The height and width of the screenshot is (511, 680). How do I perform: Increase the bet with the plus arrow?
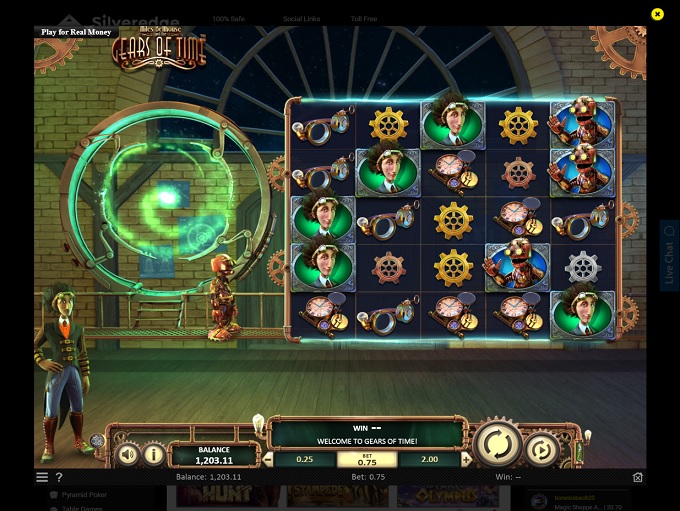[x=467, y=460]
